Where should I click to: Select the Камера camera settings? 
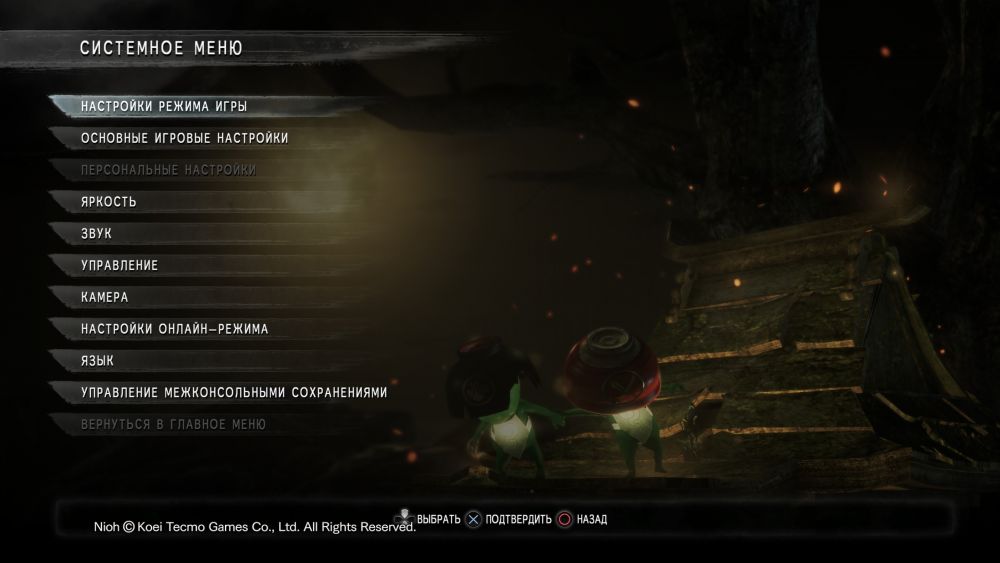(105, 298)
